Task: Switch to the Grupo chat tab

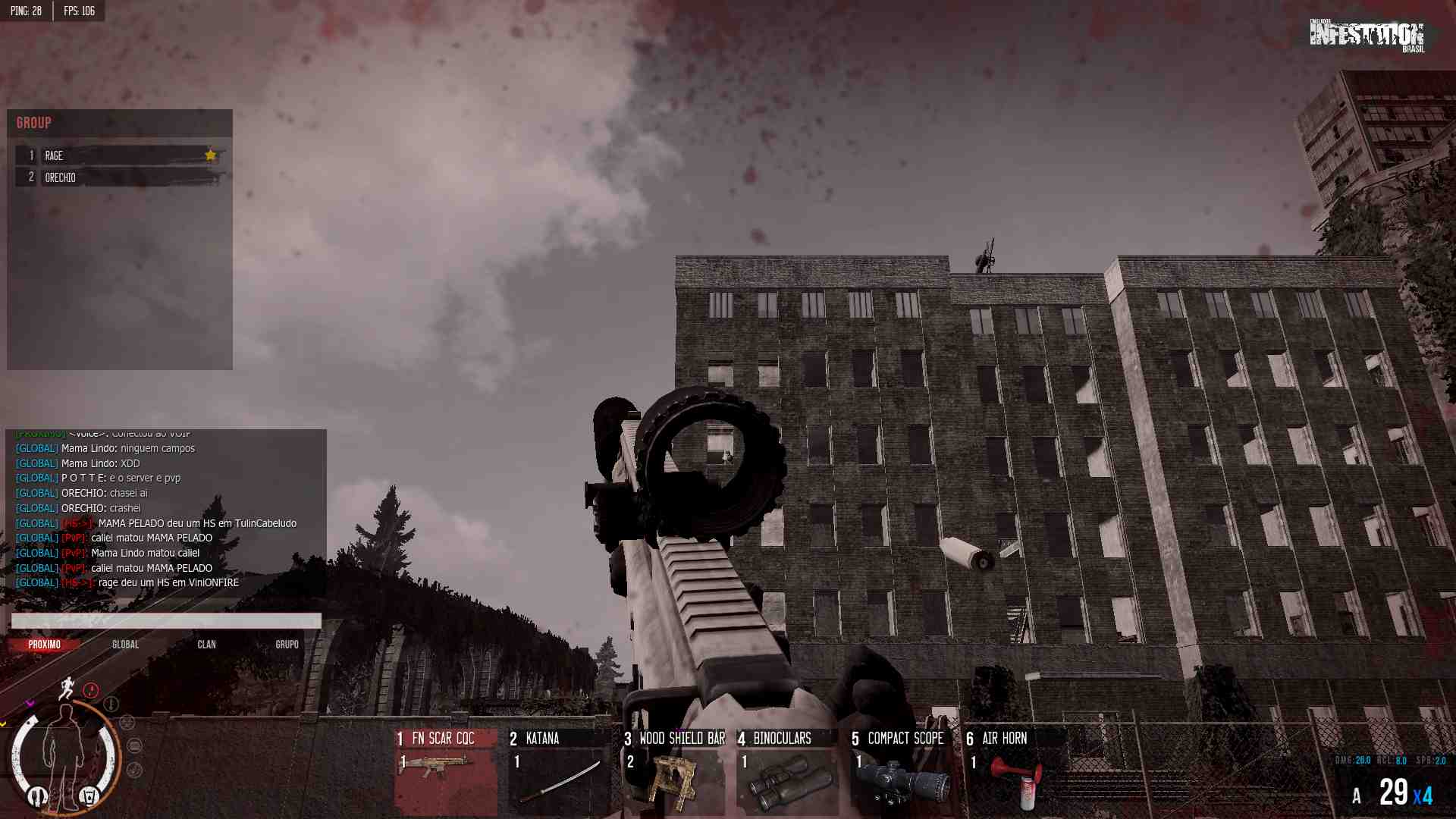Action: (287, 645)
